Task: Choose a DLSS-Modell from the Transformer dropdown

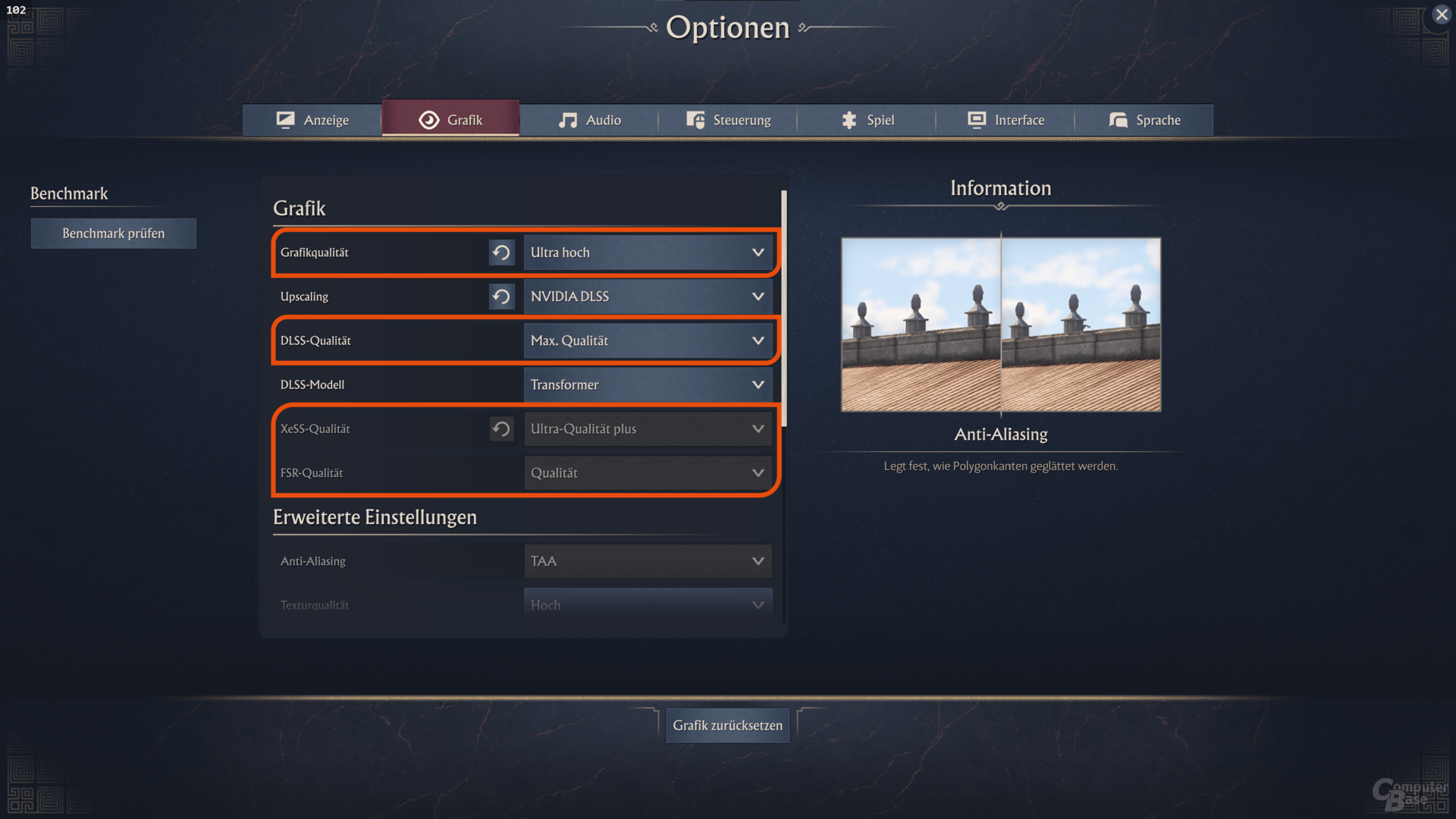Action: pyautogui.click(x=648, y=384)
